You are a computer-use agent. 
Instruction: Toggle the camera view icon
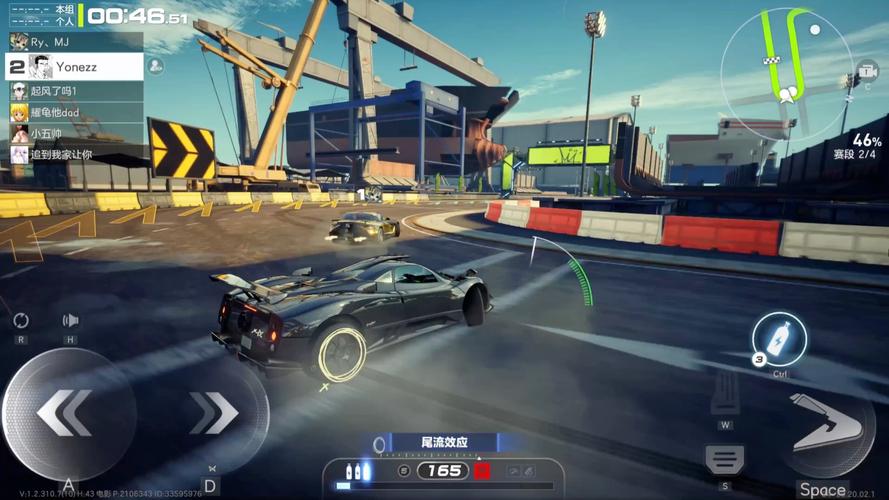pyautogui.click(x=864, y=75)
